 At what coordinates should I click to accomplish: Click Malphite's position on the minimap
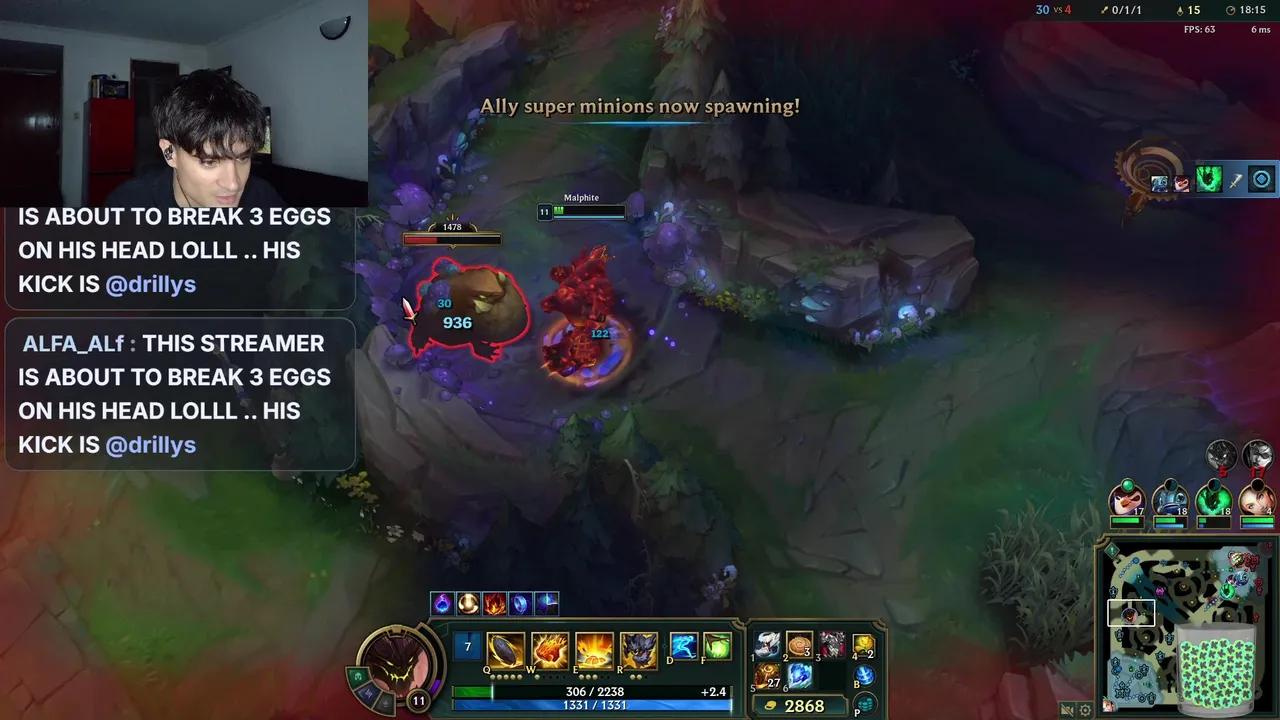pyautogui.click(x=1129, y=615)
